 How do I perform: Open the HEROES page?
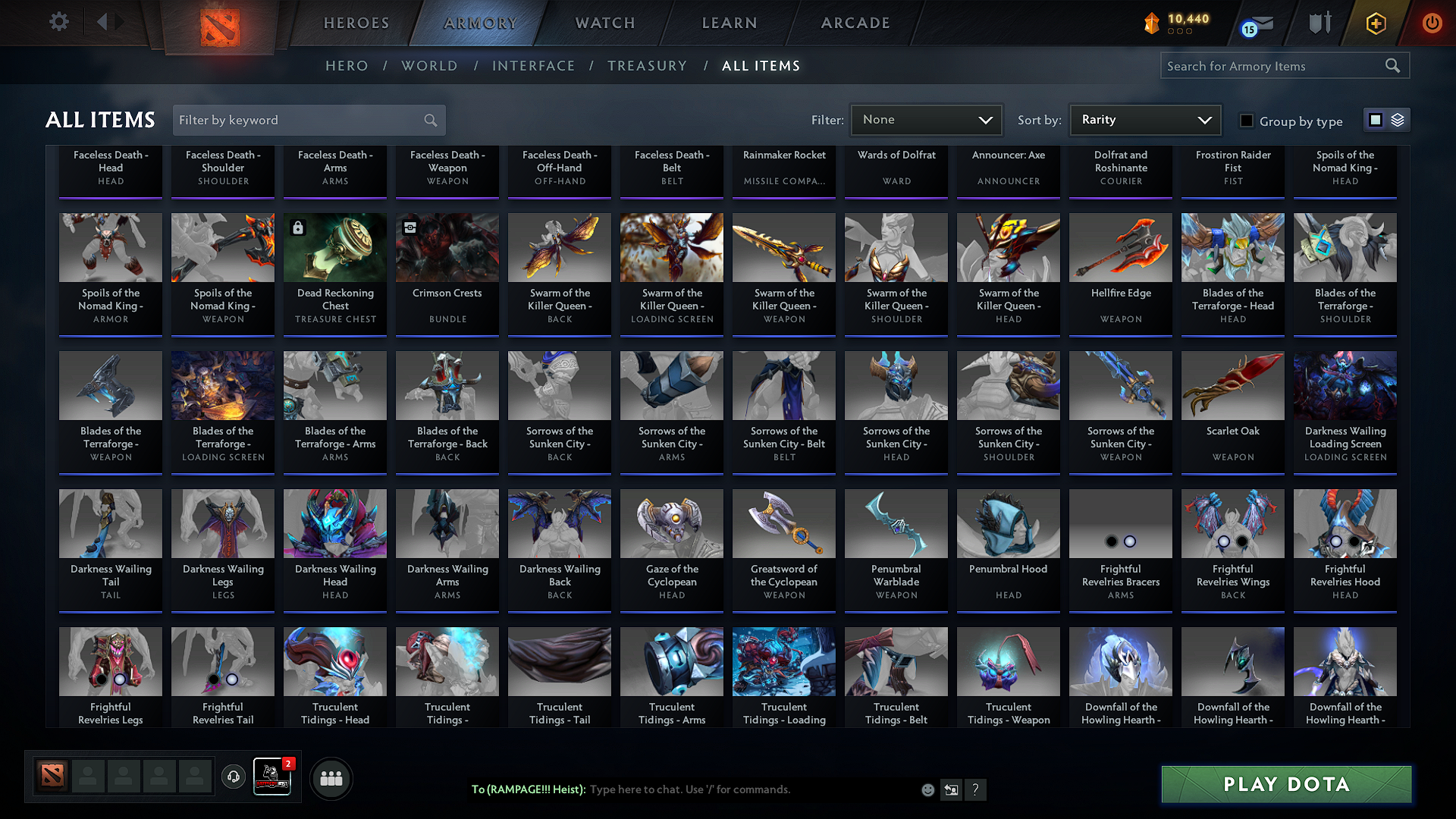356,23
